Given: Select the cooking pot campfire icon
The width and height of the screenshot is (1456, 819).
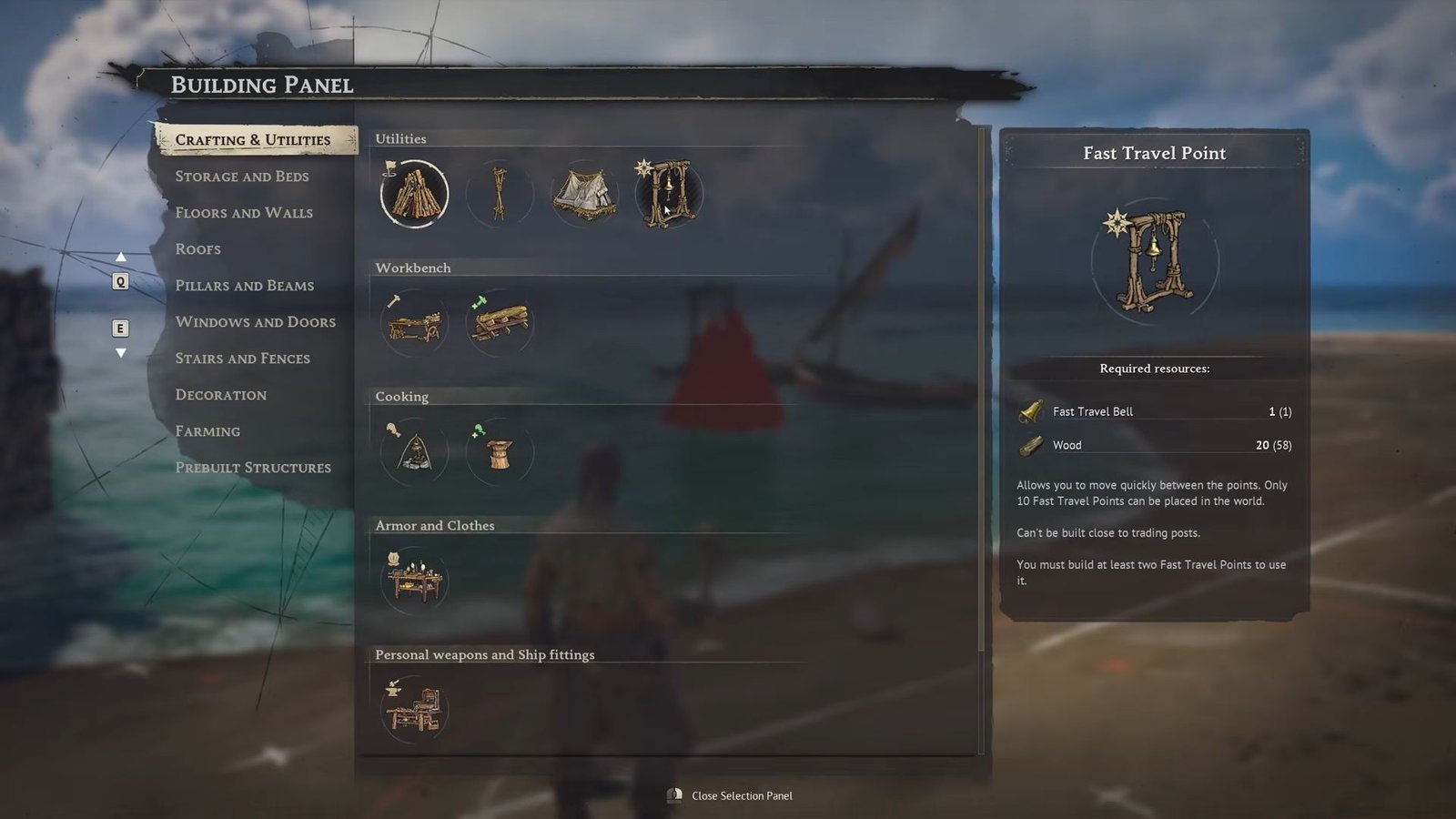Looking at the screenshot, I should pos(414,452).
